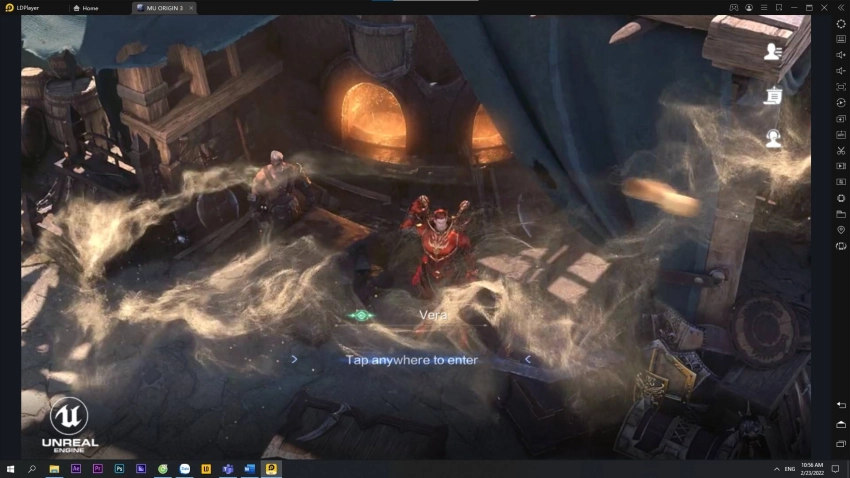Switch to the Home tab in LDPlayer
Image resolution: width=850 pixels, height=478 pixels.
pyautogui.click(x=90, y=8)
